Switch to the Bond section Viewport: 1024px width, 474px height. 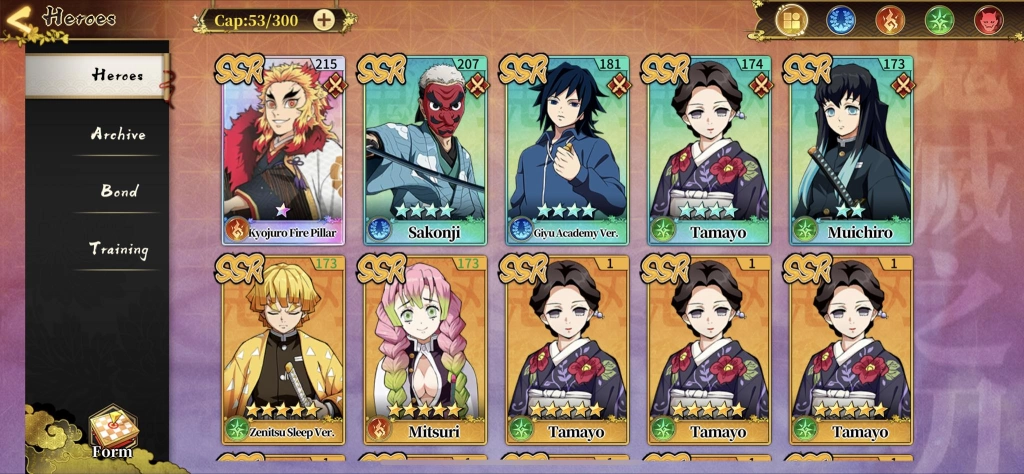119,191
